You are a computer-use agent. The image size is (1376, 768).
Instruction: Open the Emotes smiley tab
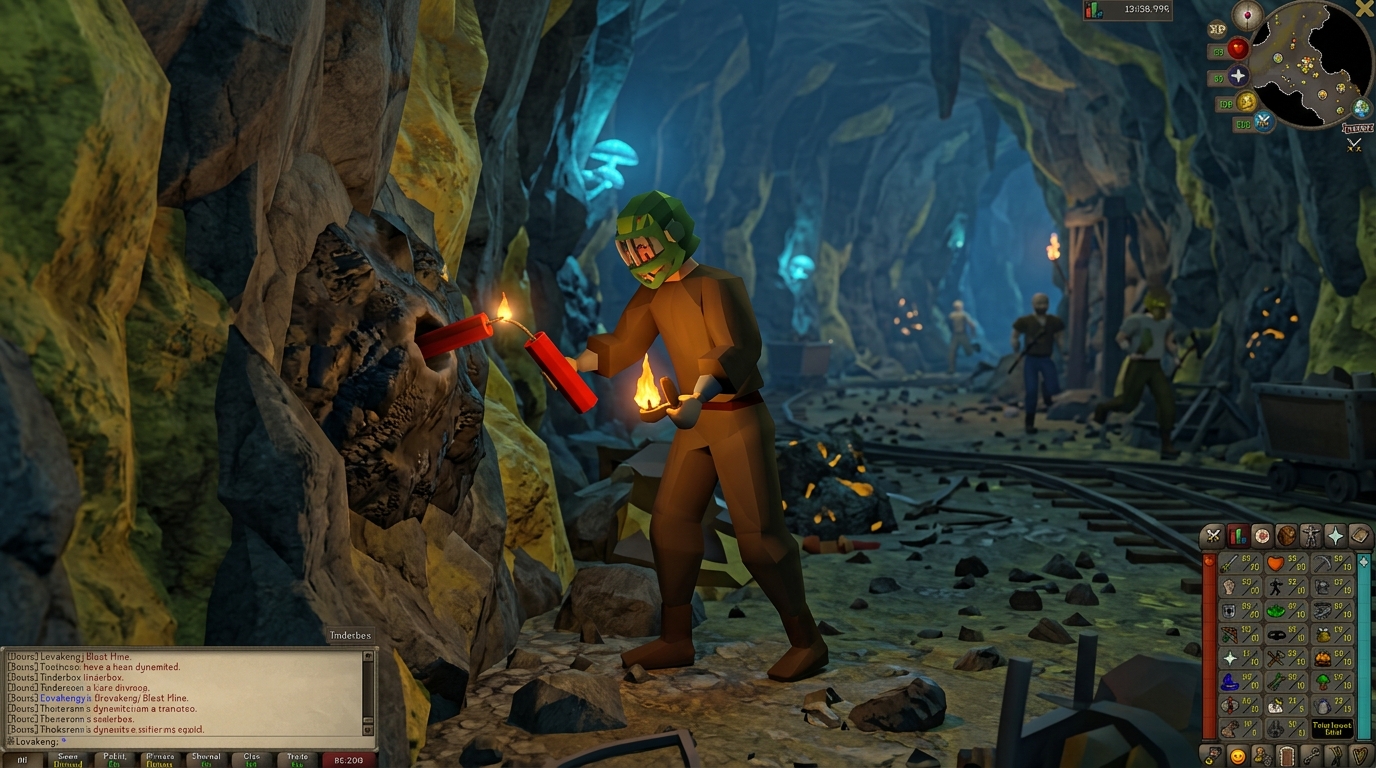(x=1238, y=756)
